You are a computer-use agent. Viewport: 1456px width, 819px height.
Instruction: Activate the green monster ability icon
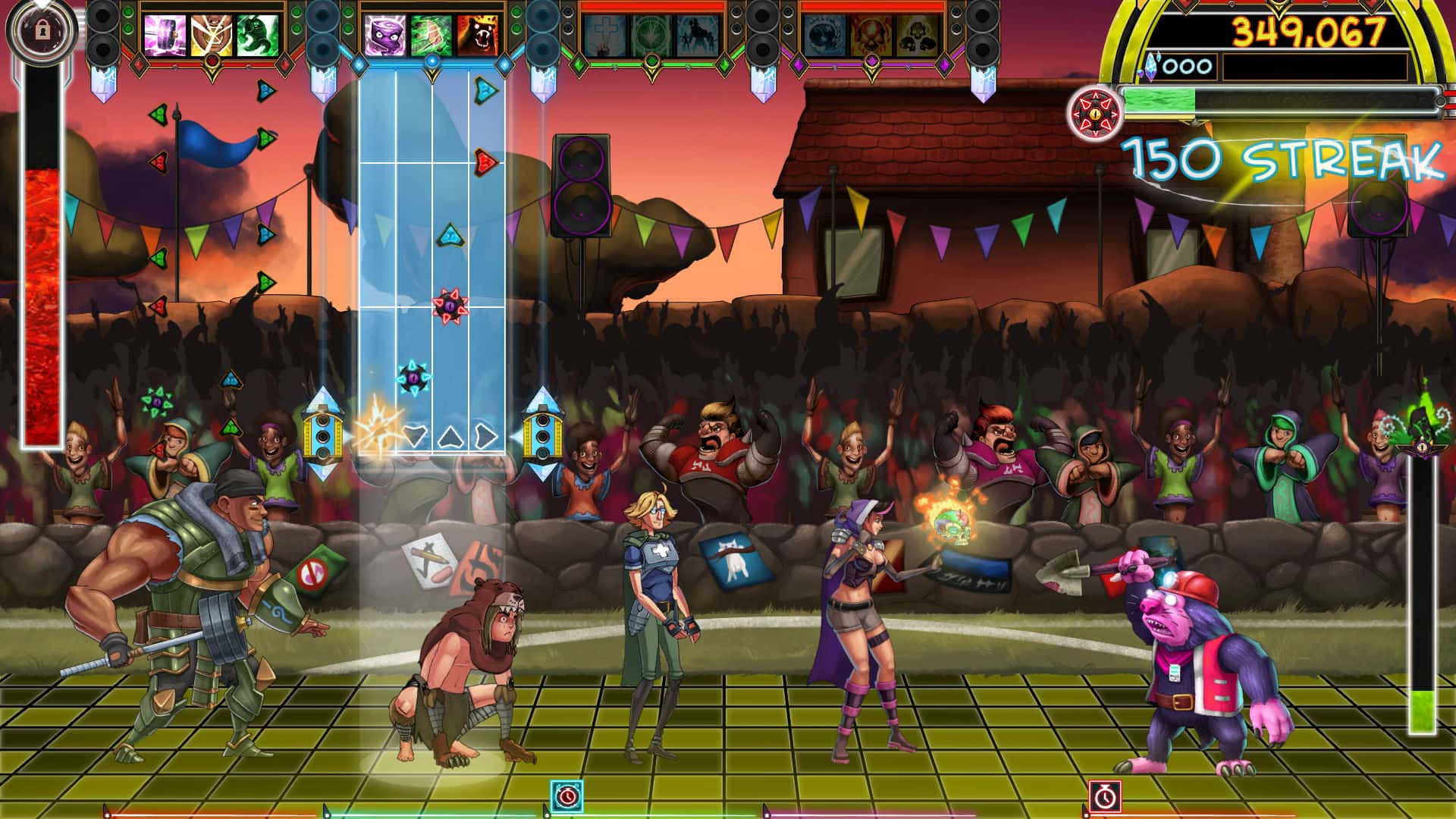258,33
